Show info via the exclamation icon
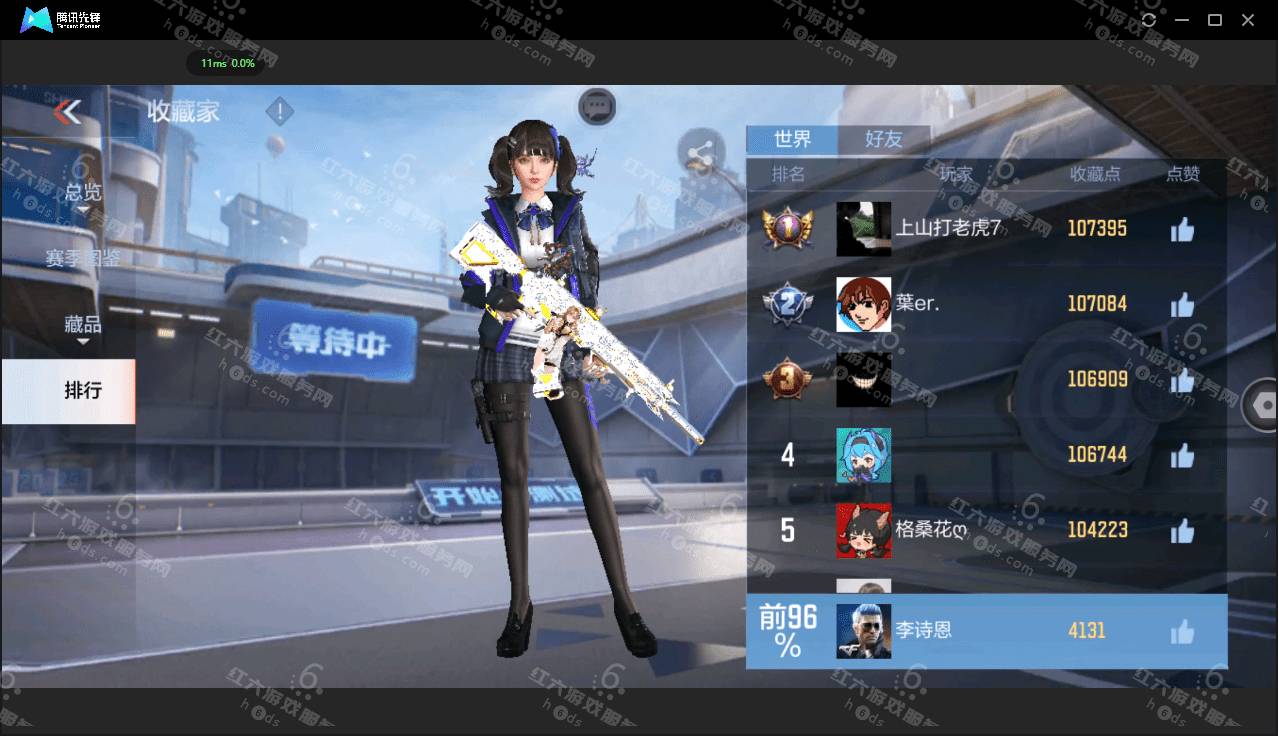This screenshot has width=1278, height=736. (280, 111)
